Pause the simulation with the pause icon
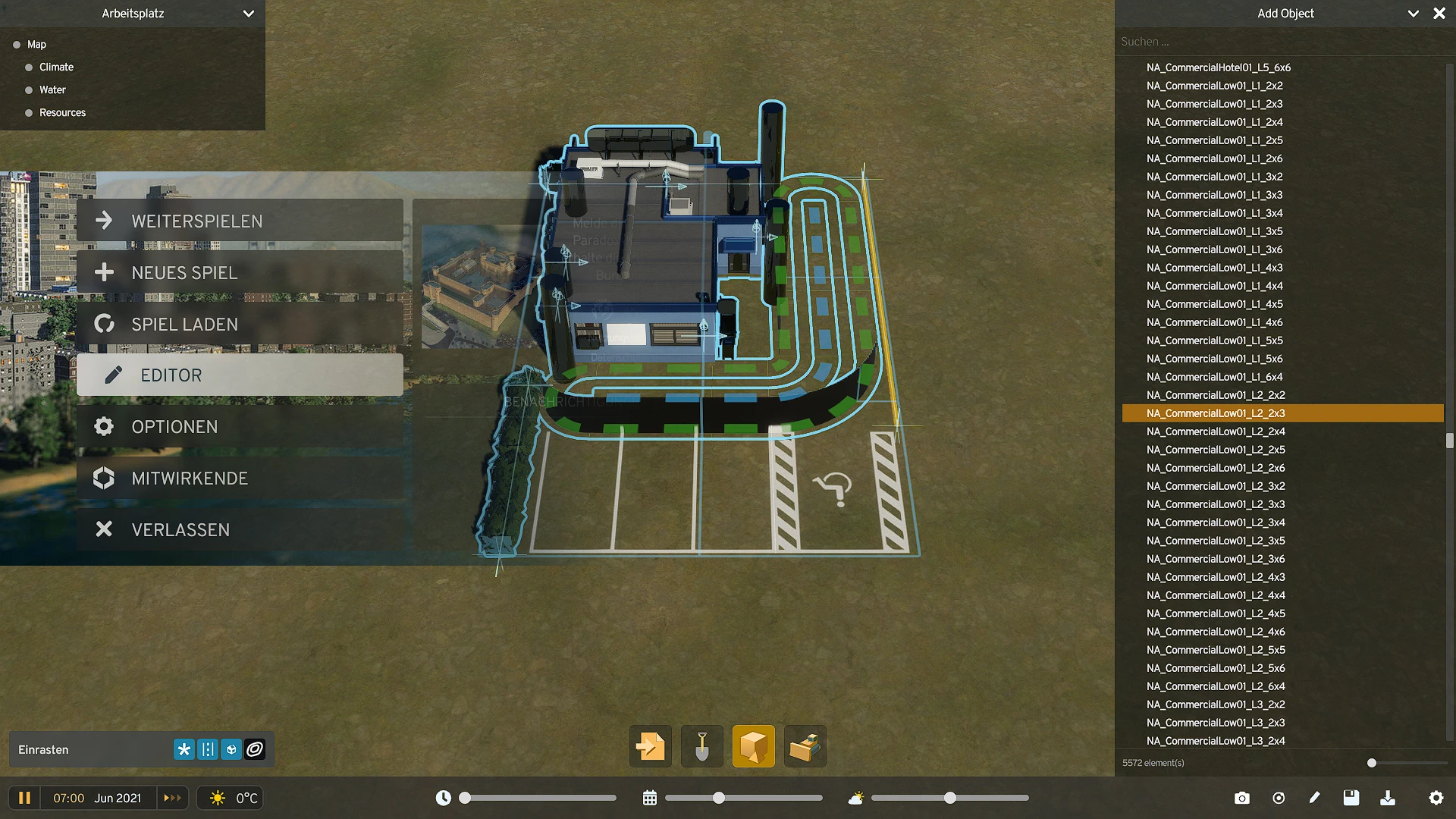The height and width of the screenshot is (819, 1456). (x=25, y=798)
